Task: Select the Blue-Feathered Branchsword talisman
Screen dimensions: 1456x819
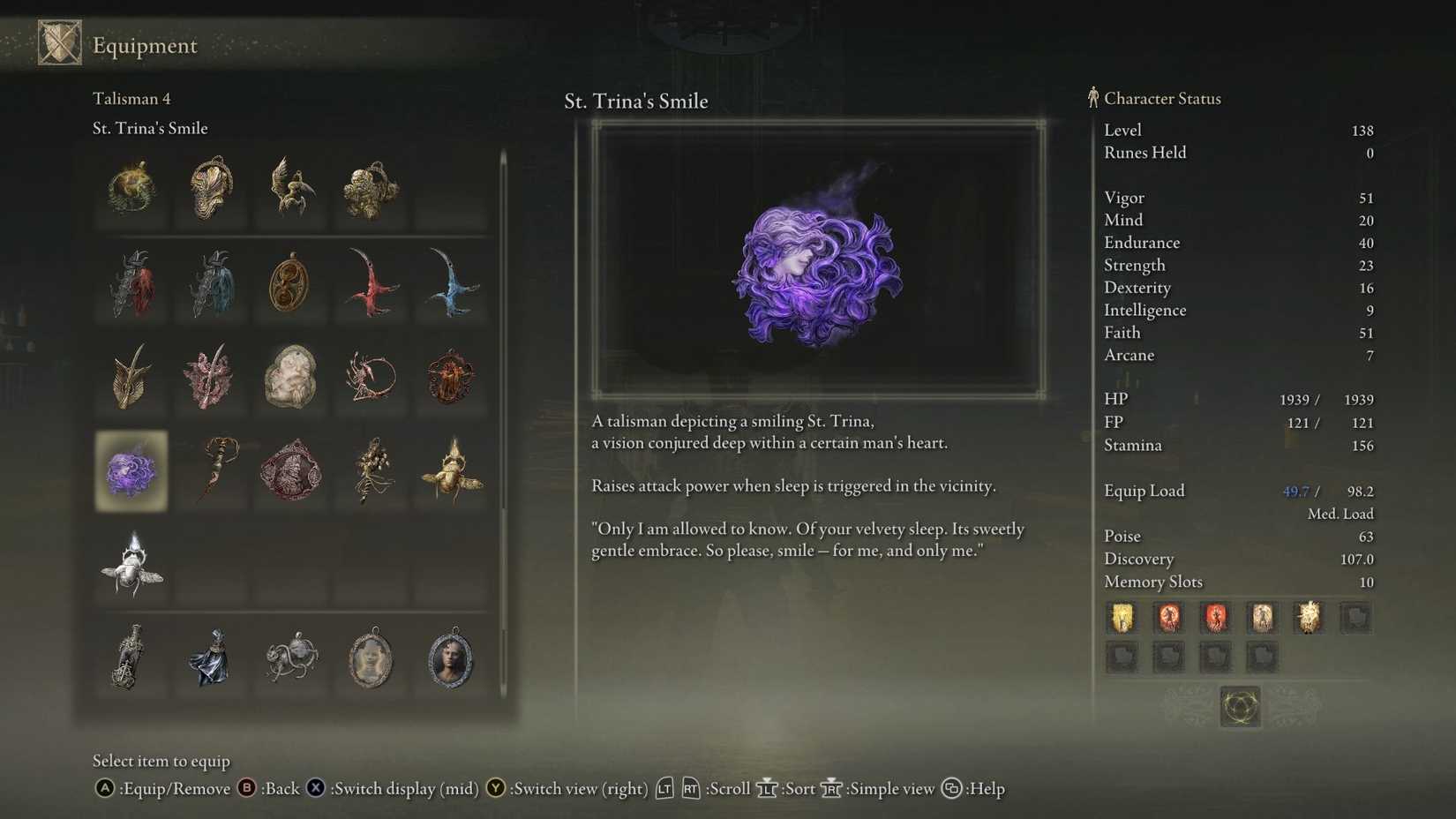Action: [x=450, y=282]
